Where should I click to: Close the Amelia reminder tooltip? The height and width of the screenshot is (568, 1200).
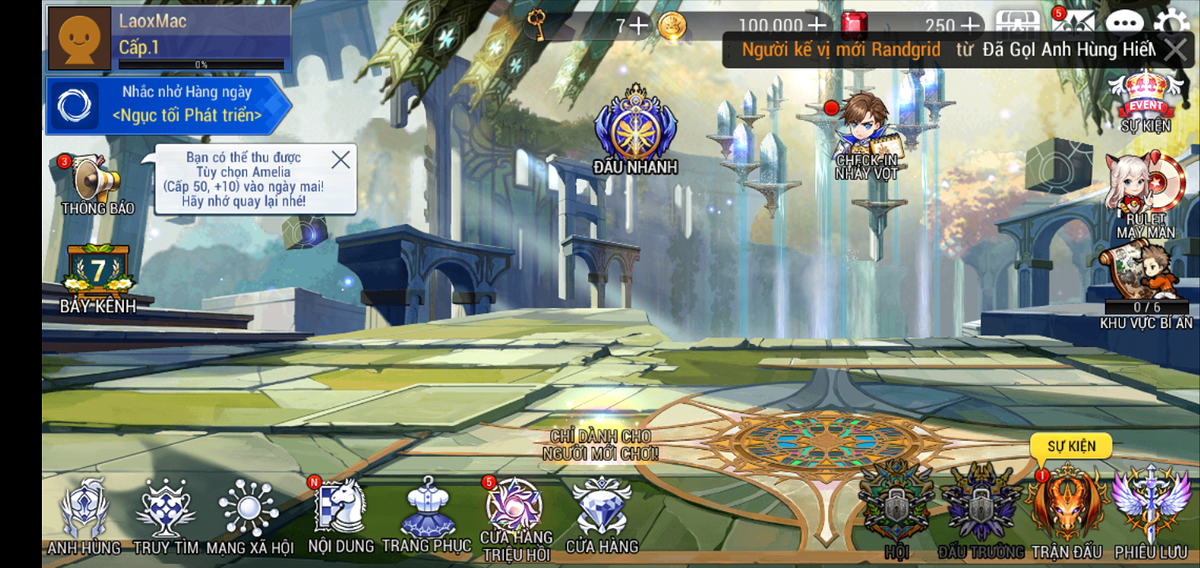click(341, 160)
